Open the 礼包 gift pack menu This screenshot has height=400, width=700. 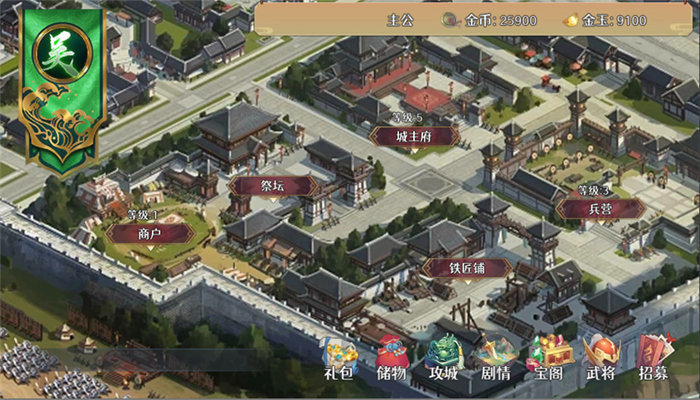[x=340, y=359]
